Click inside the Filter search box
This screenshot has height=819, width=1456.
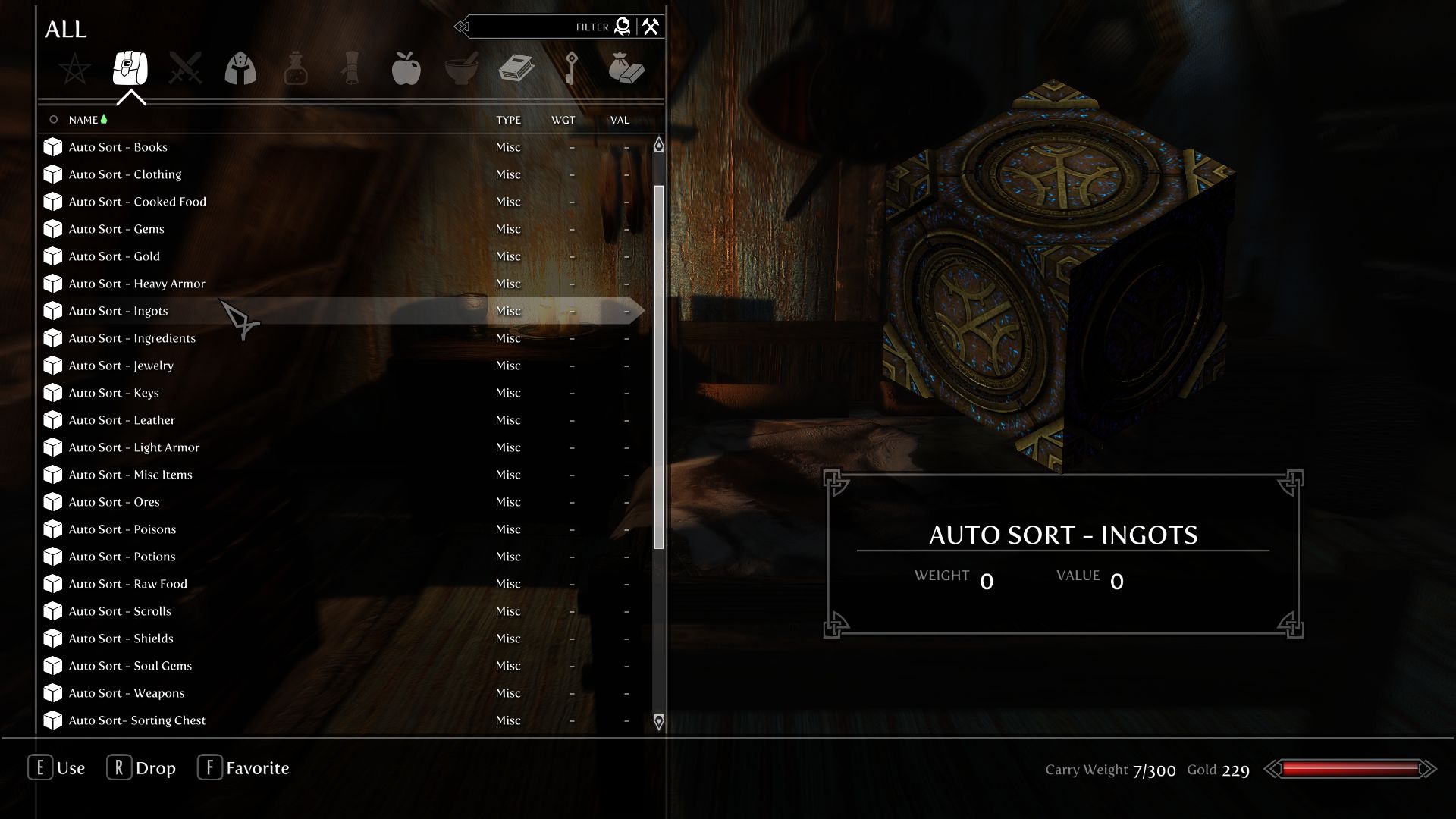coord(531,27)
